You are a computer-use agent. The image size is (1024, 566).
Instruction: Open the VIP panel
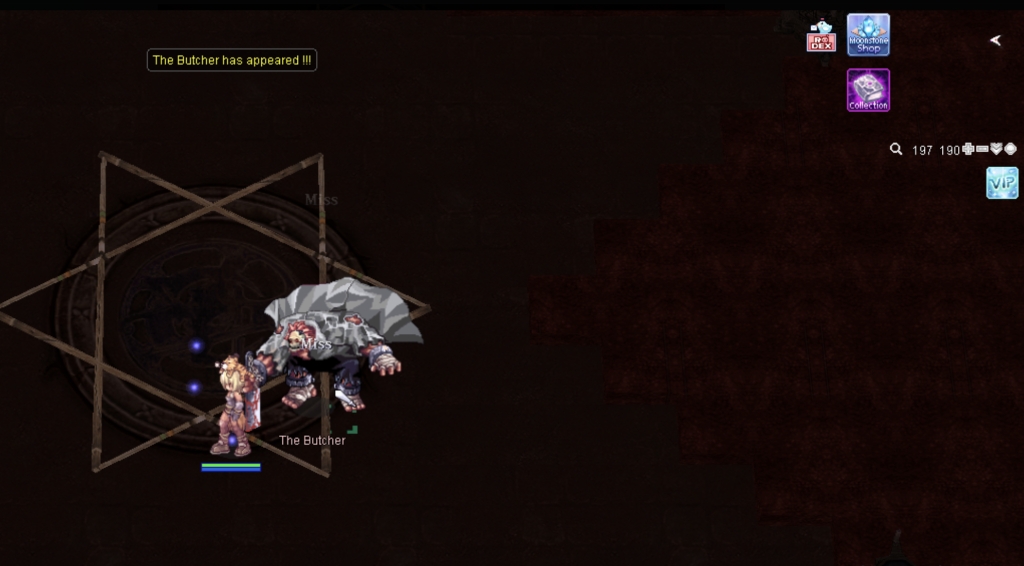1002,183
